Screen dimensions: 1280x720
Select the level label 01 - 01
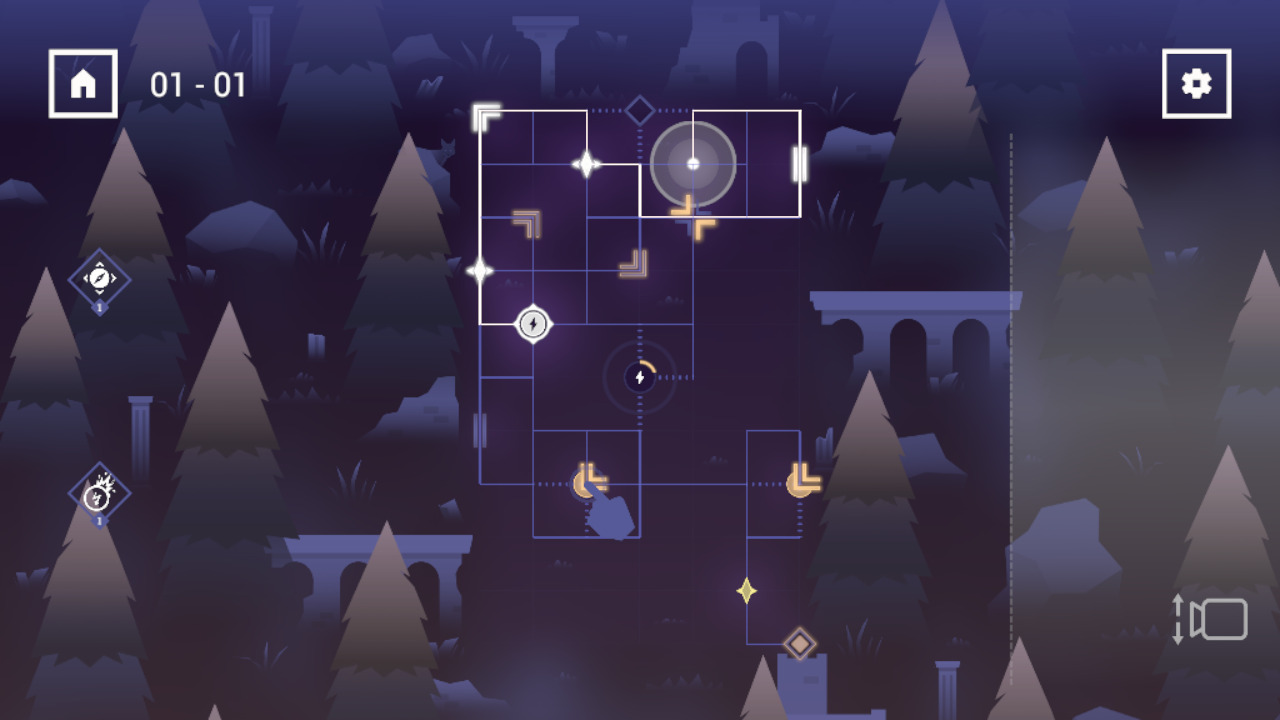point(198,85)
